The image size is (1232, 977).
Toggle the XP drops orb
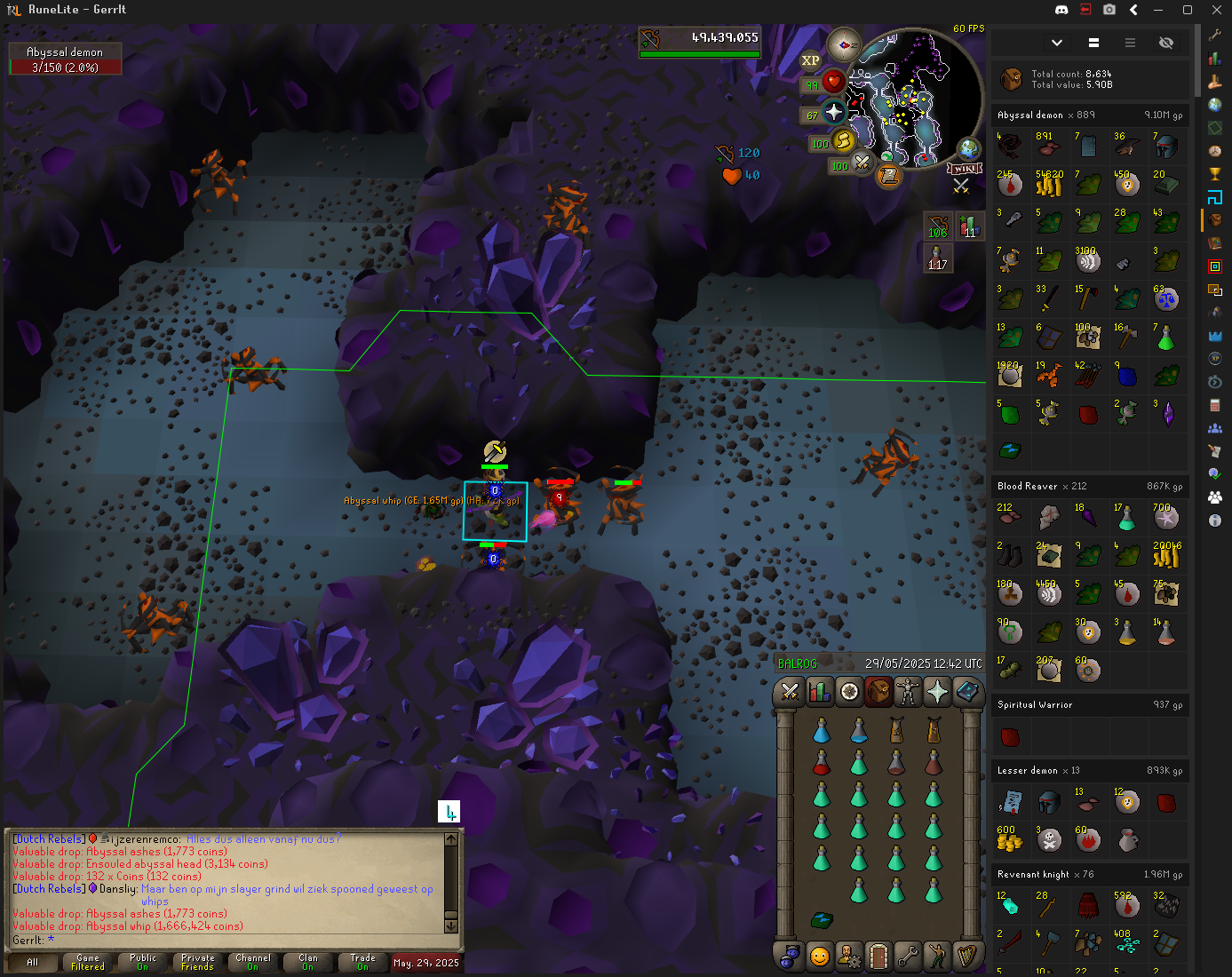click(x=810, y=61)
